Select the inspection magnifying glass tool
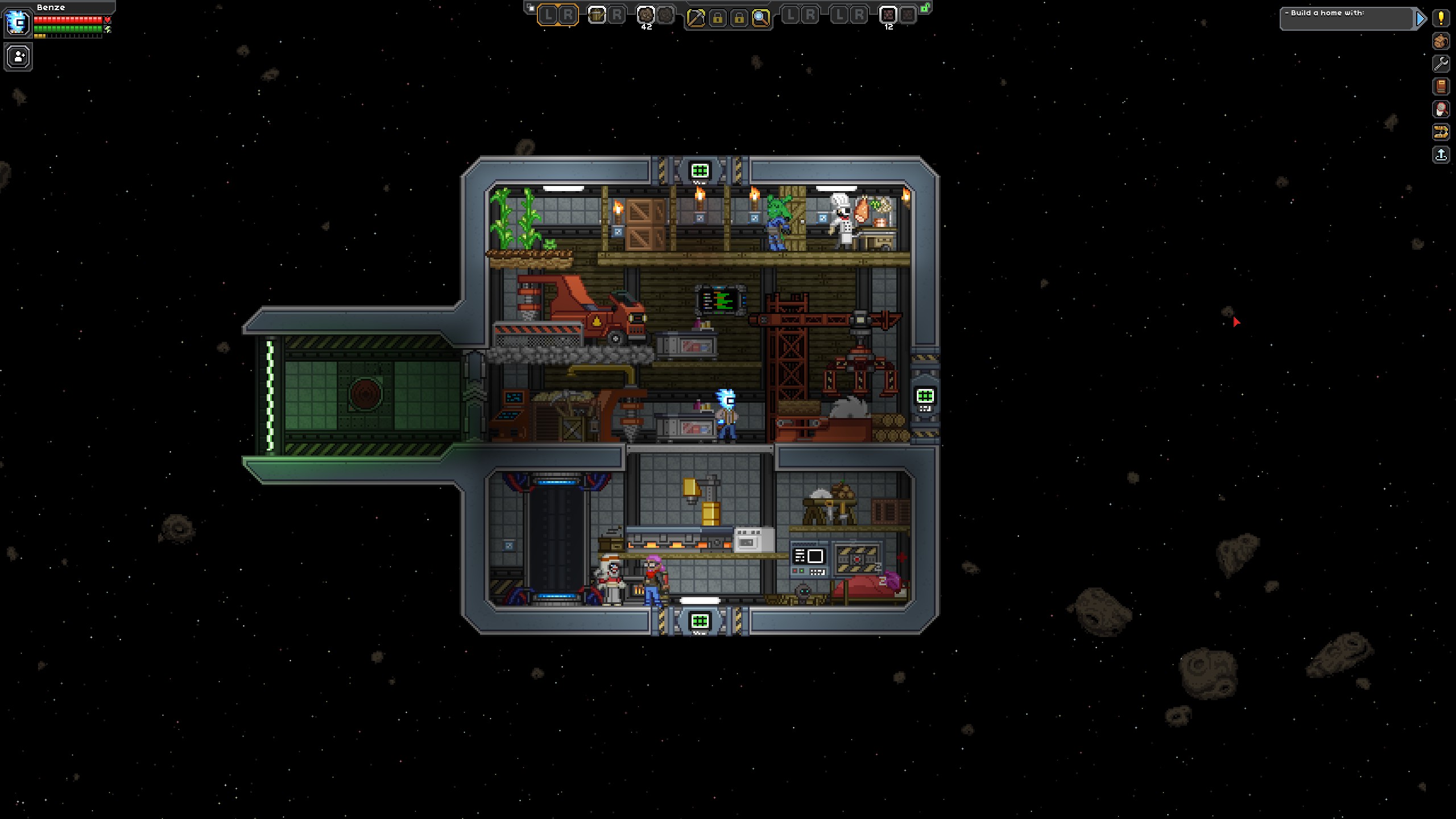This screenshot has width=1456, height=819. [x=760, y=18]
